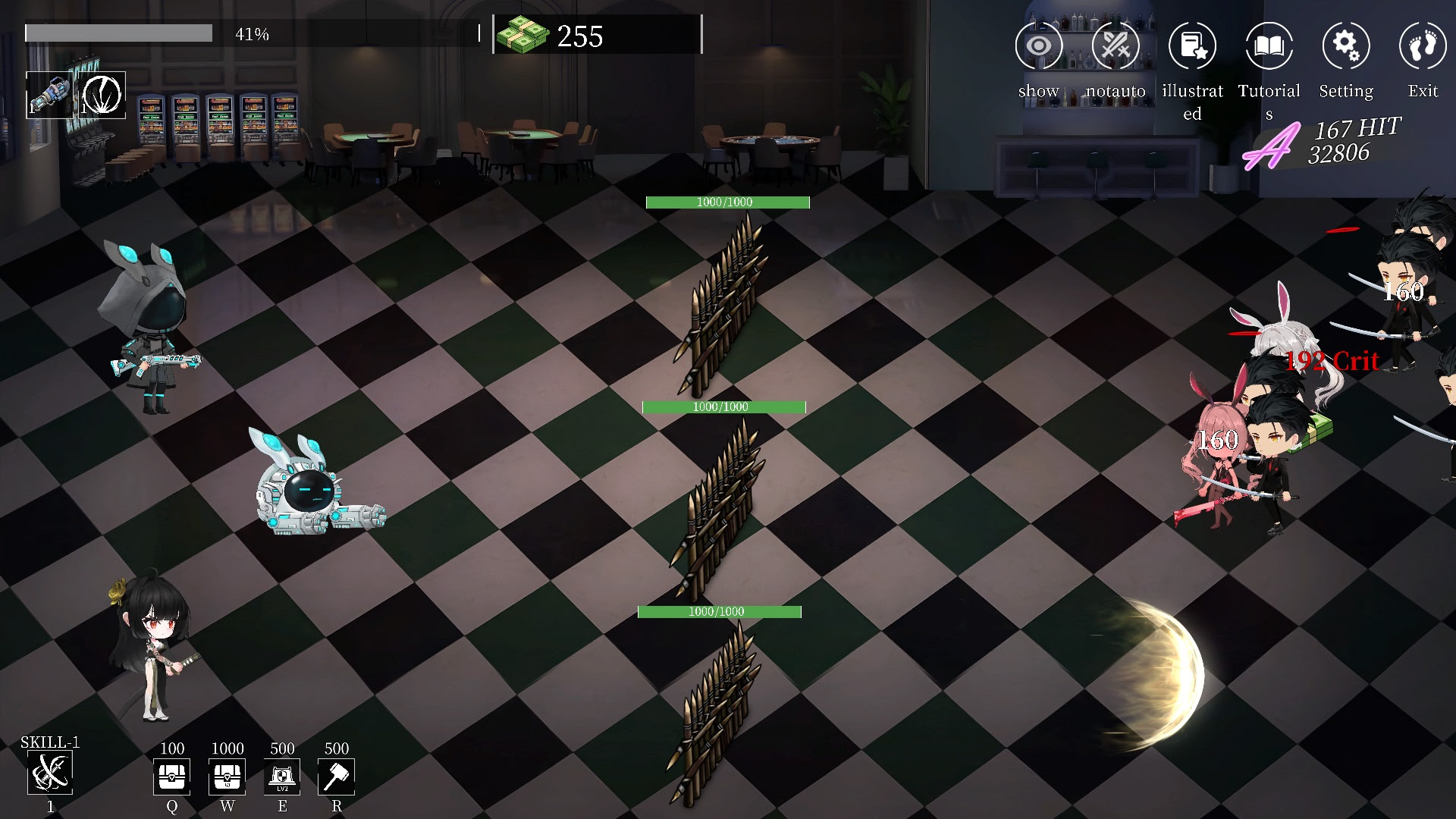The image size is (1456, 819).
Task: Use the 500-cost hammer ability
Action: click(x=337, y=777)
